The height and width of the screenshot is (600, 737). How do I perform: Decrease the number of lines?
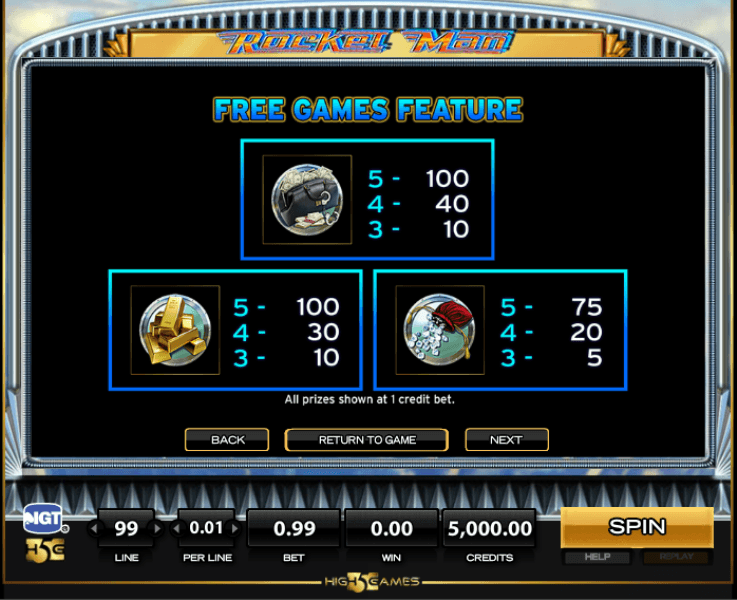click(96, 528)
